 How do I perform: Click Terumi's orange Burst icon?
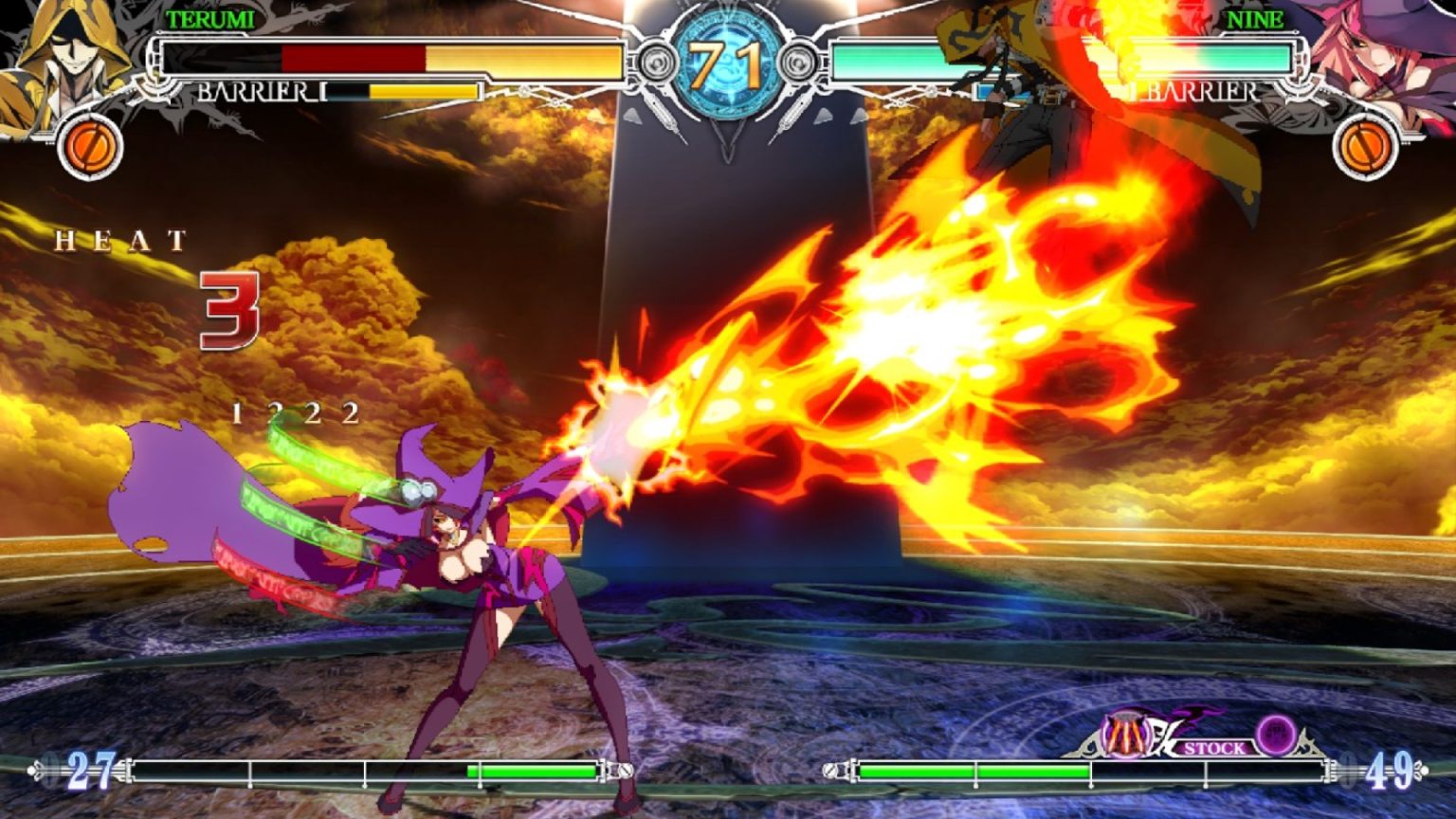tap(91, 147)
